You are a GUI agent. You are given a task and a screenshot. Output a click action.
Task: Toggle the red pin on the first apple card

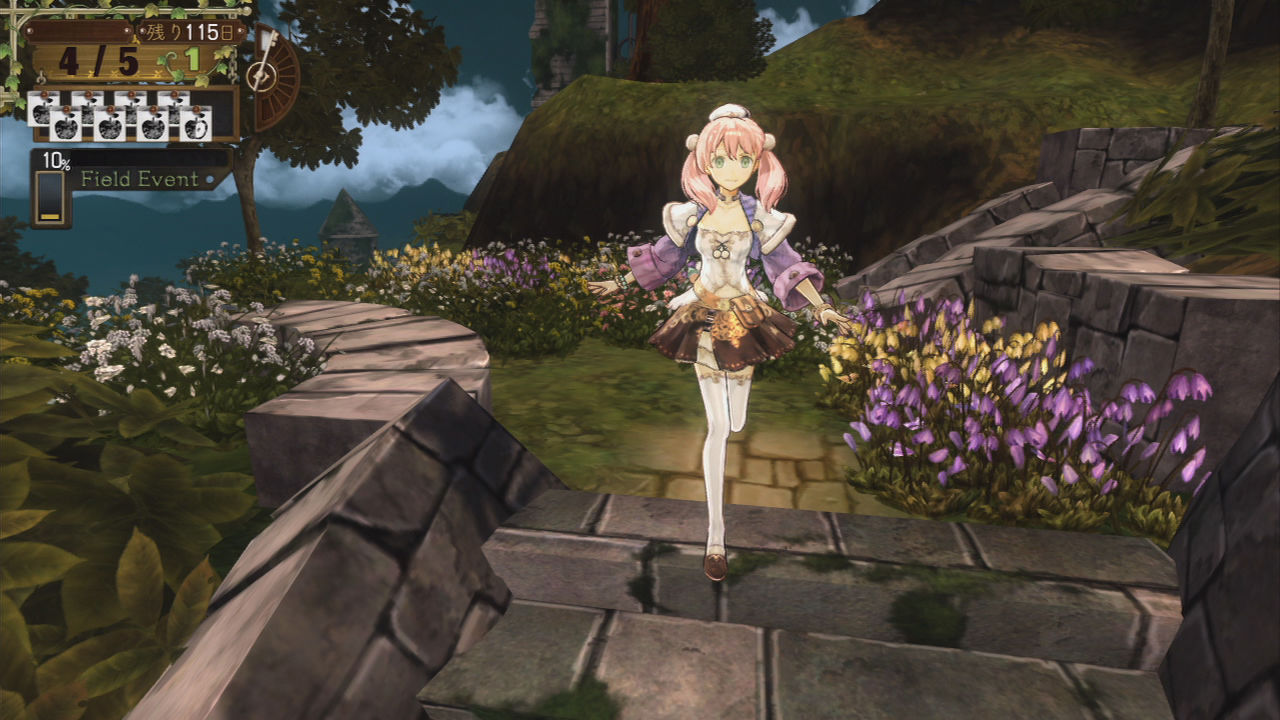click(42, 93)
